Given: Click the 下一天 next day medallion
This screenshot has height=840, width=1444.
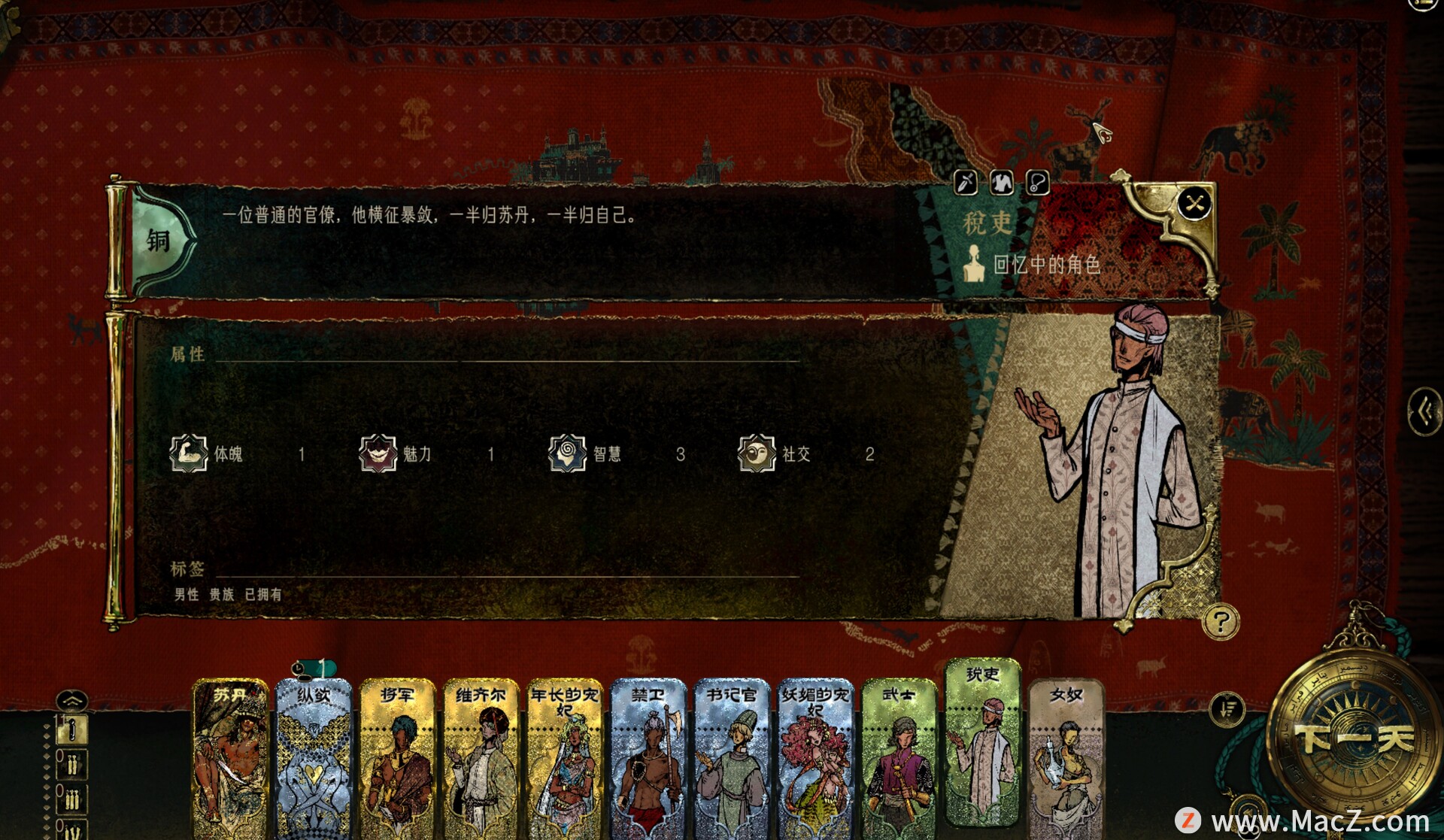Looking at the screenshot, I should tap(1353, 738).
